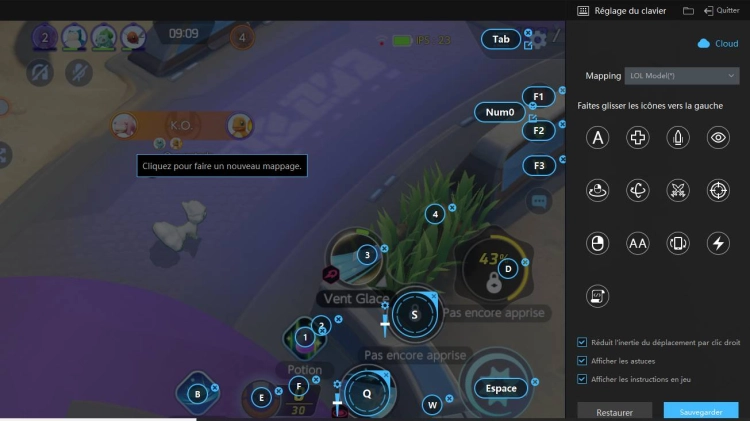Open the Cloud mapping option
The height and width of the screenshot is (421, 750).
pyautogui.click(x=718, y=43)
